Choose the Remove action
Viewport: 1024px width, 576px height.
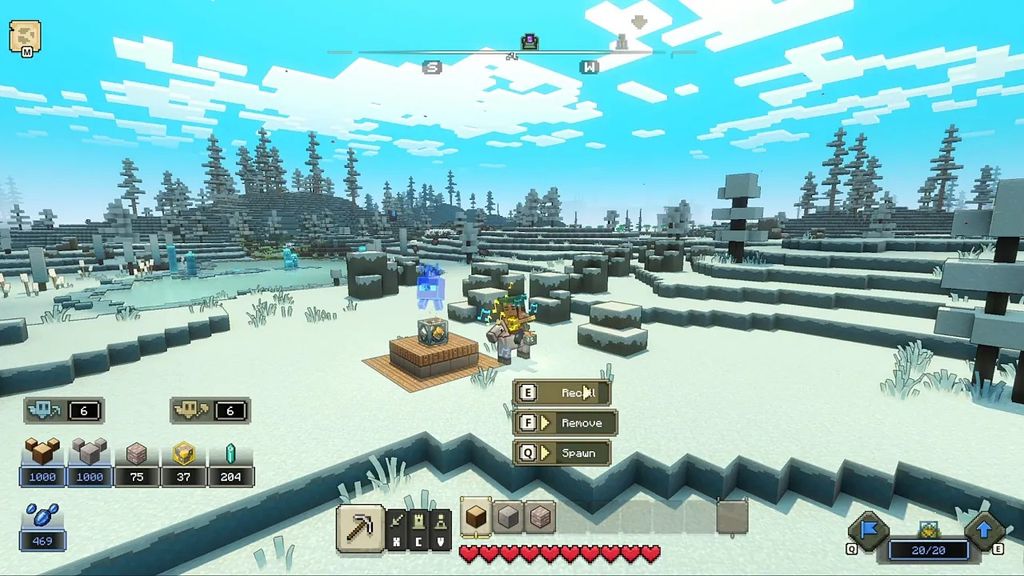562,423
